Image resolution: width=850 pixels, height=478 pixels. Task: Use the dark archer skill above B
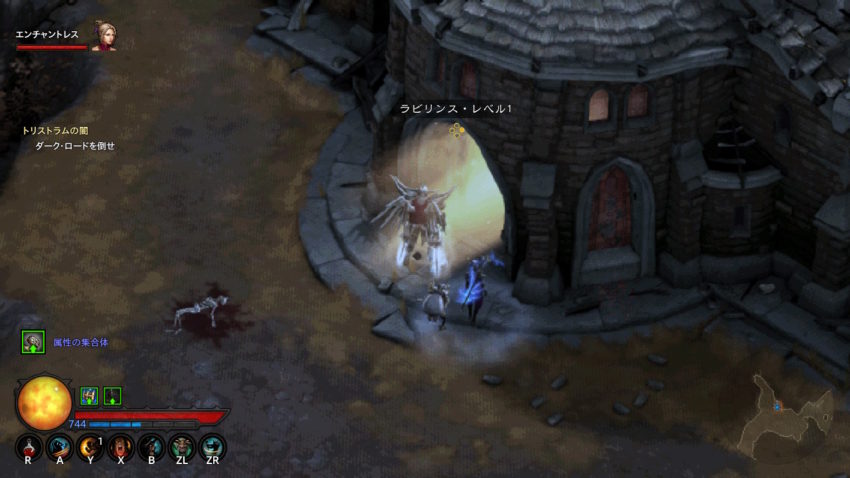(151, 447)
